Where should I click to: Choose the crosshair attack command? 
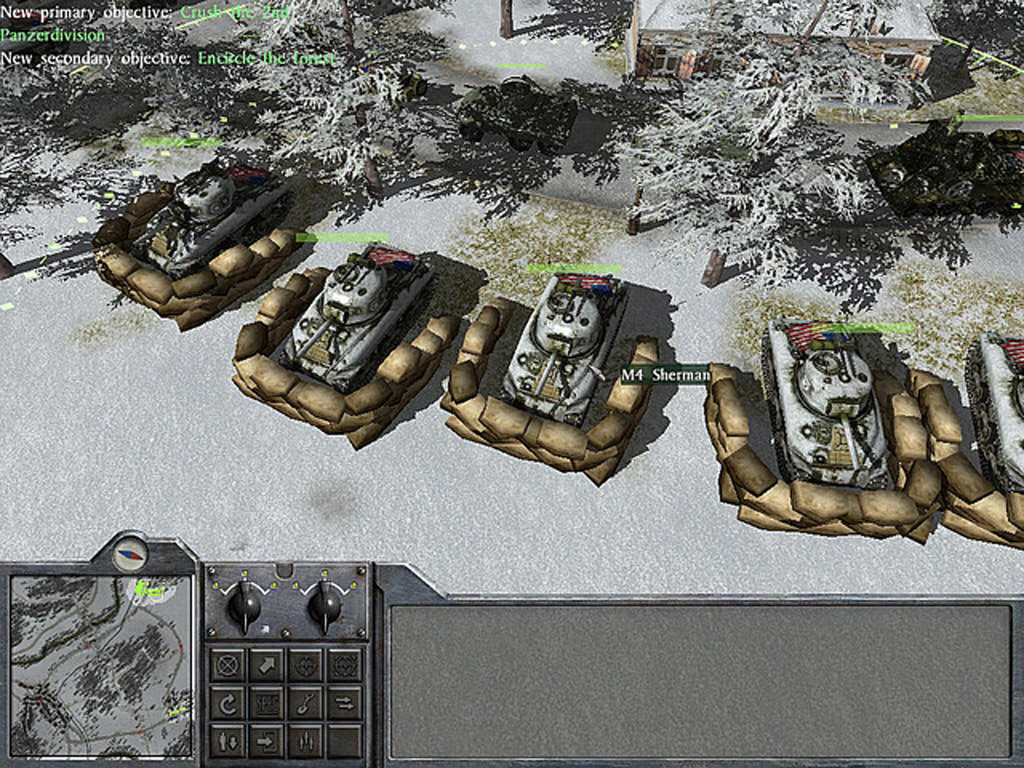click(x=305, y=664)
